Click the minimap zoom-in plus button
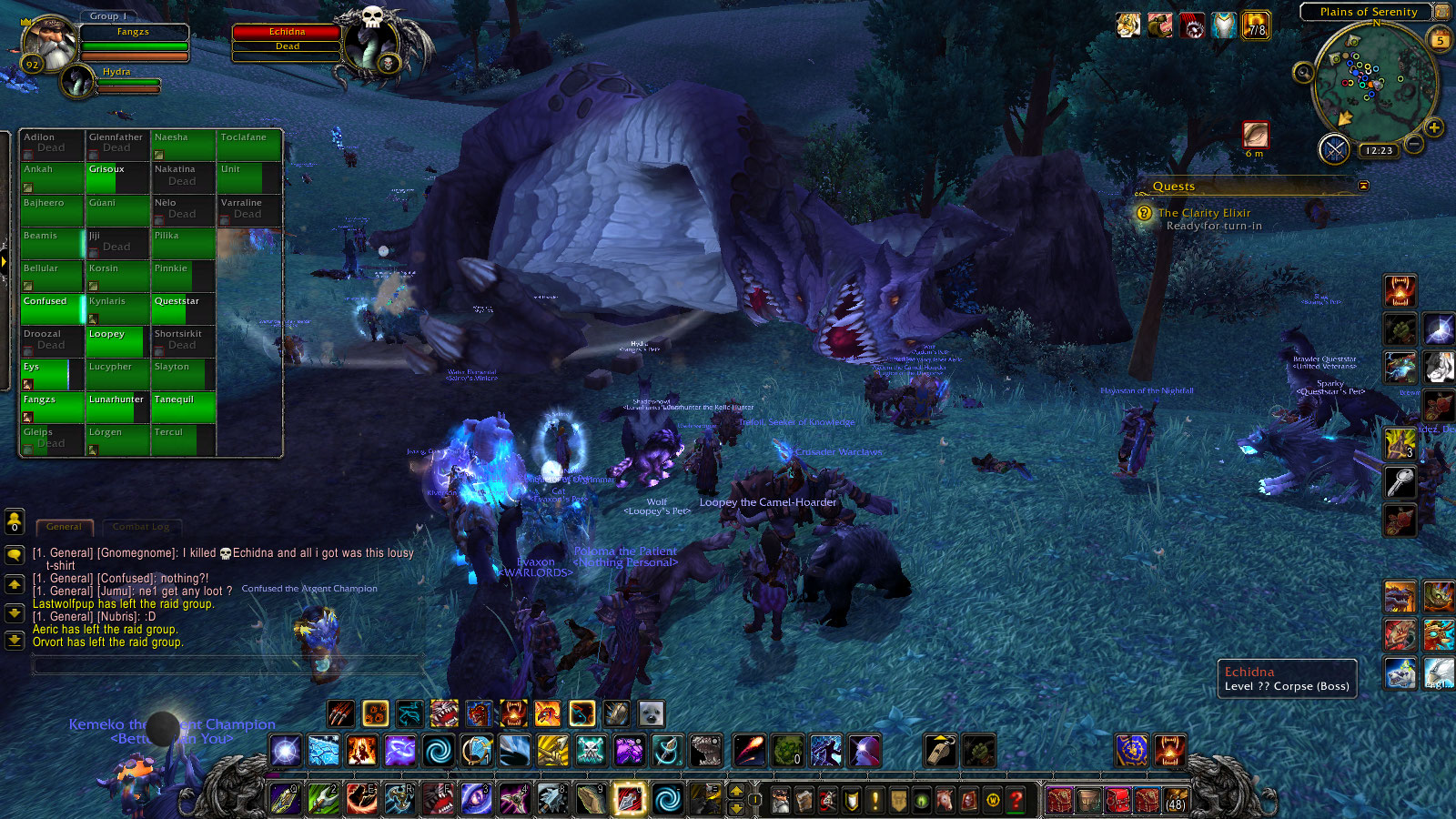 coord(1433,128)
